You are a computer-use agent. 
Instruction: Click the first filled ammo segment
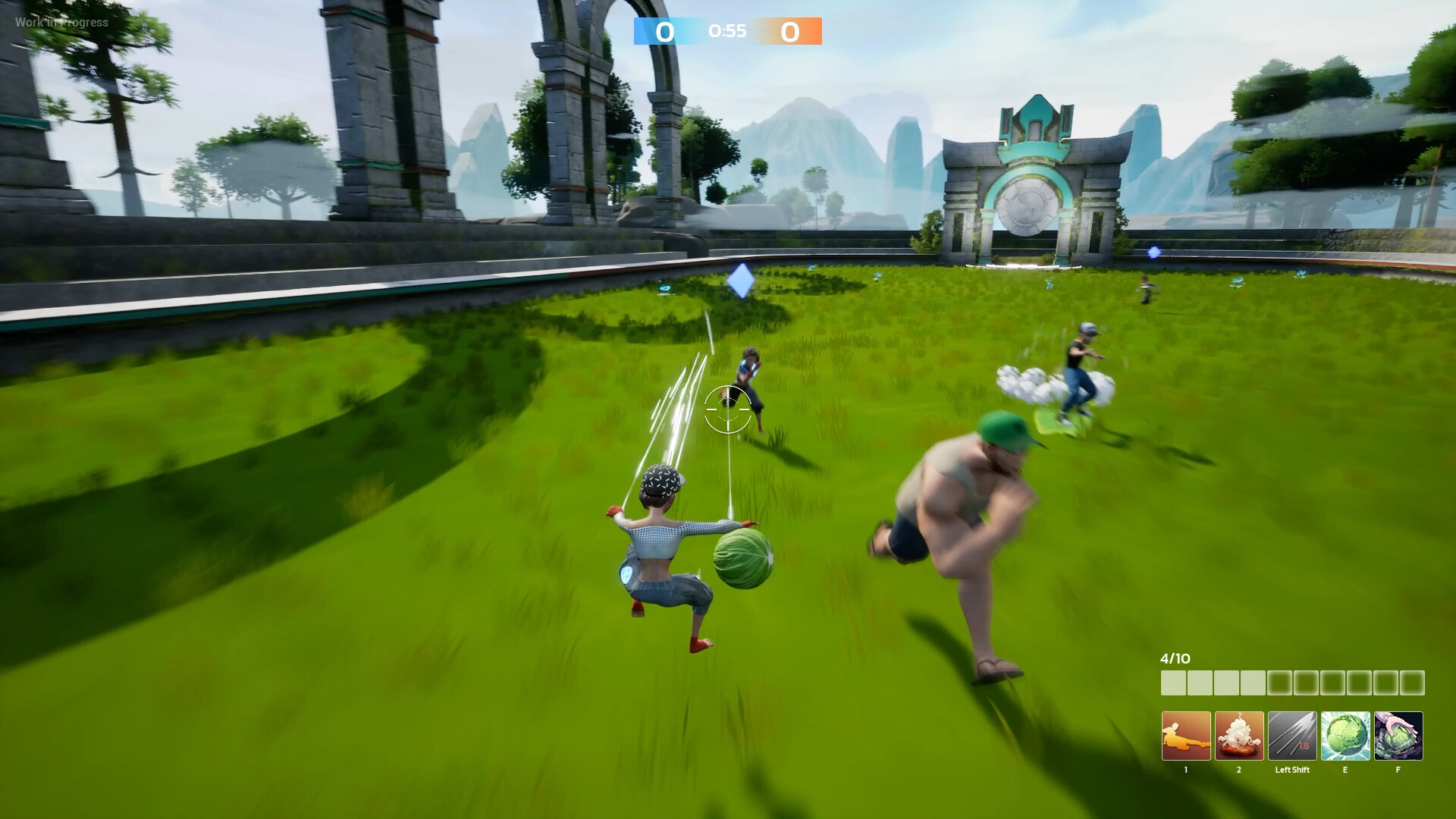point(1172,682)
